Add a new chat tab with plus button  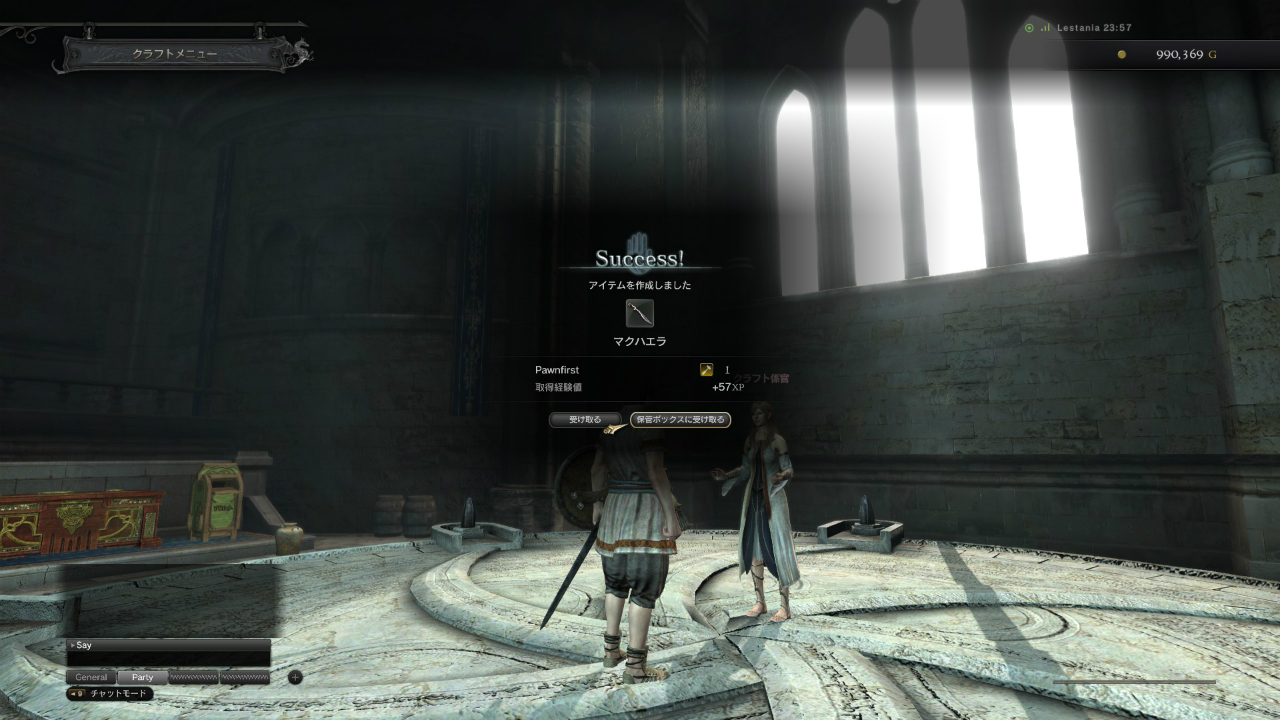coord(295,677)
